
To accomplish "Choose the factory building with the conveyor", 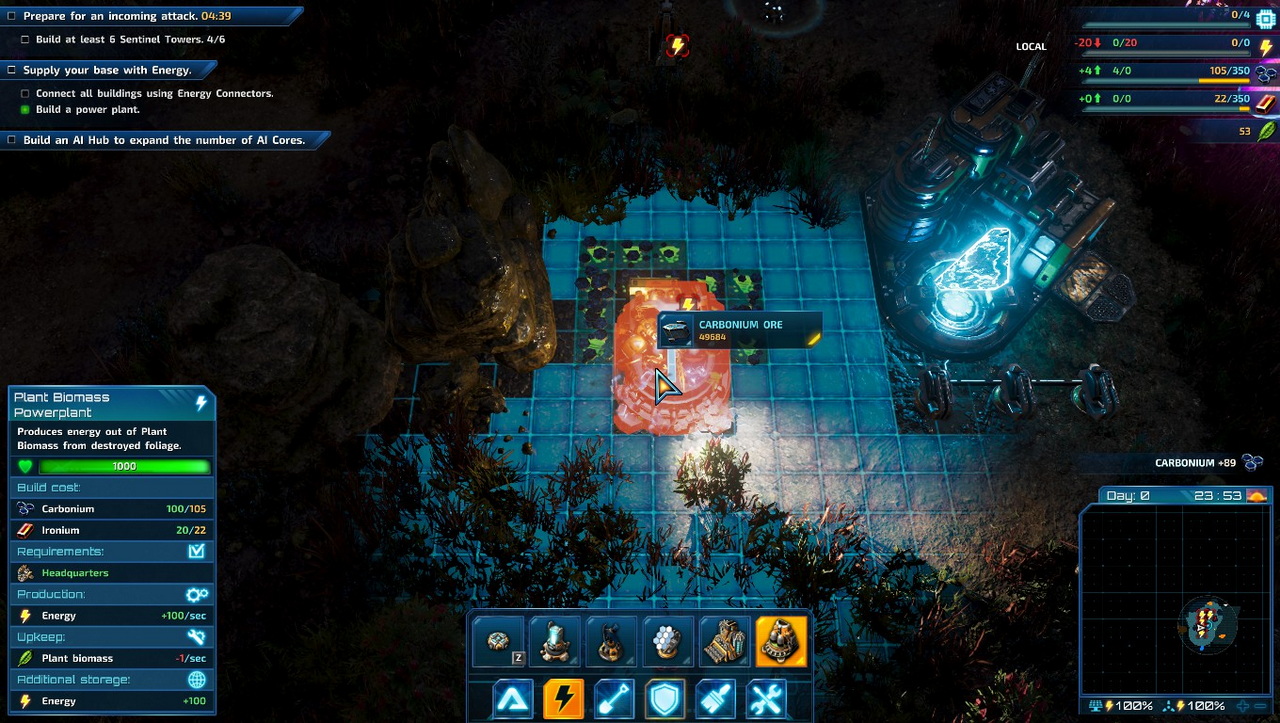I will coord(724,642).
